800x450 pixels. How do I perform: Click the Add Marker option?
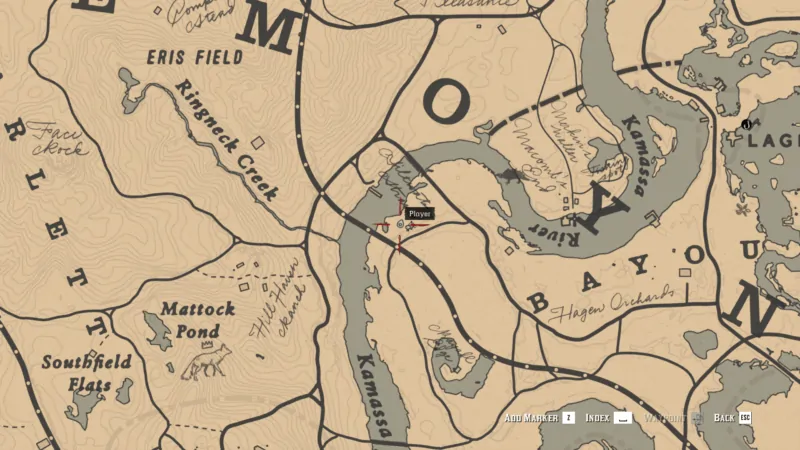coord(539,417)
